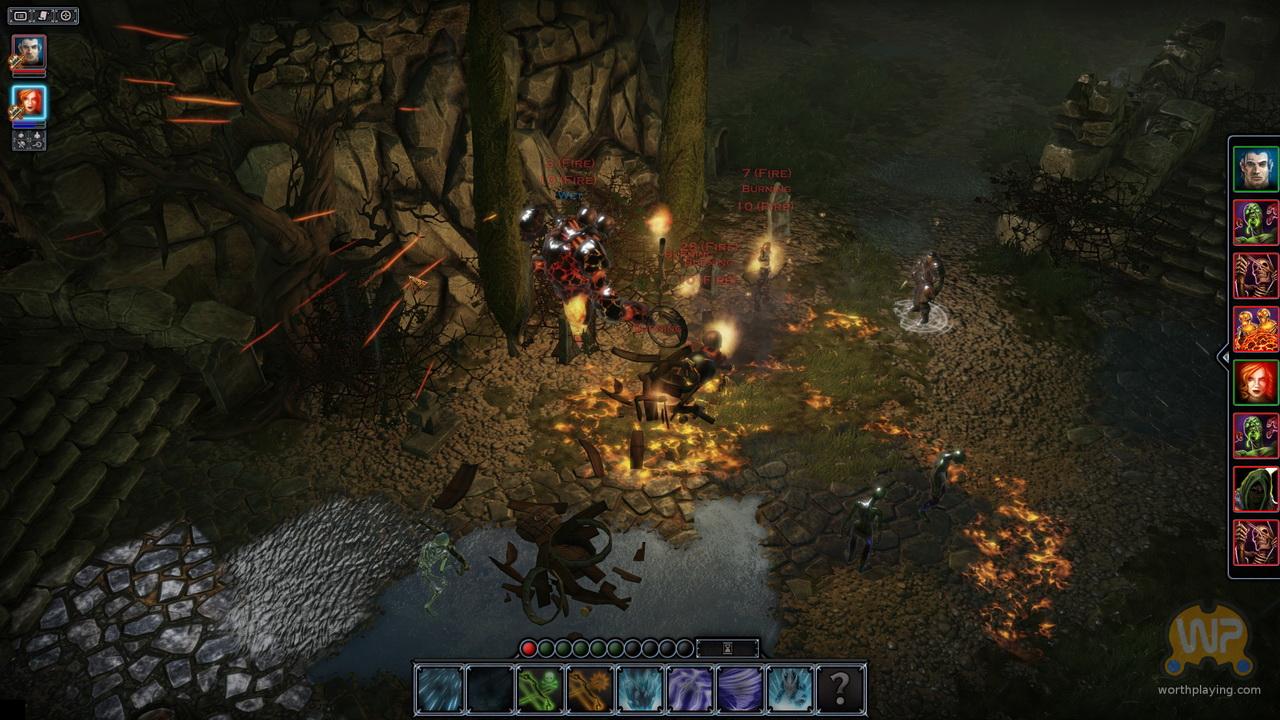Cast the purple tornado swirl spell
Screen dimensions: 1280x720
point(740,690)
